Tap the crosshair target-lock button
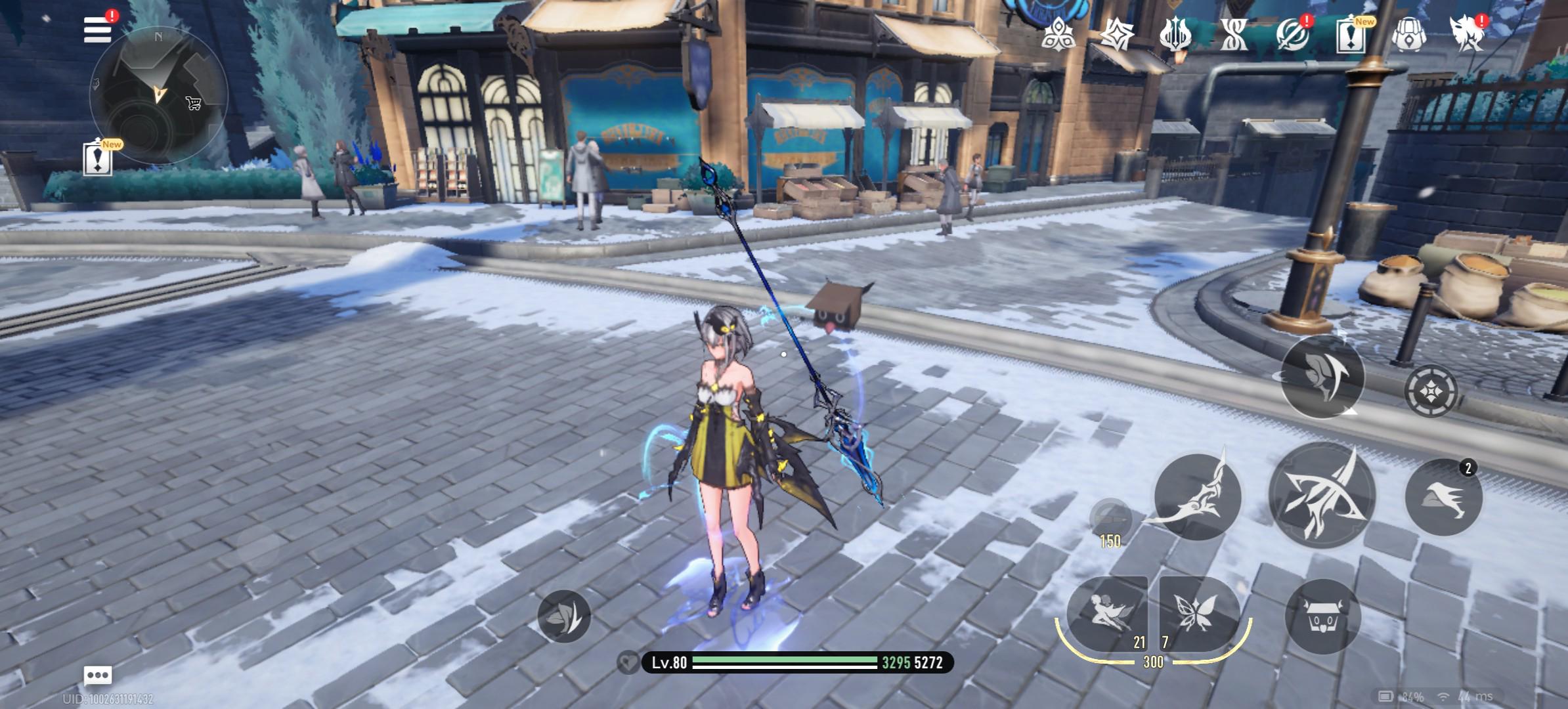The image size is (1568, 709). point(1431,391)
